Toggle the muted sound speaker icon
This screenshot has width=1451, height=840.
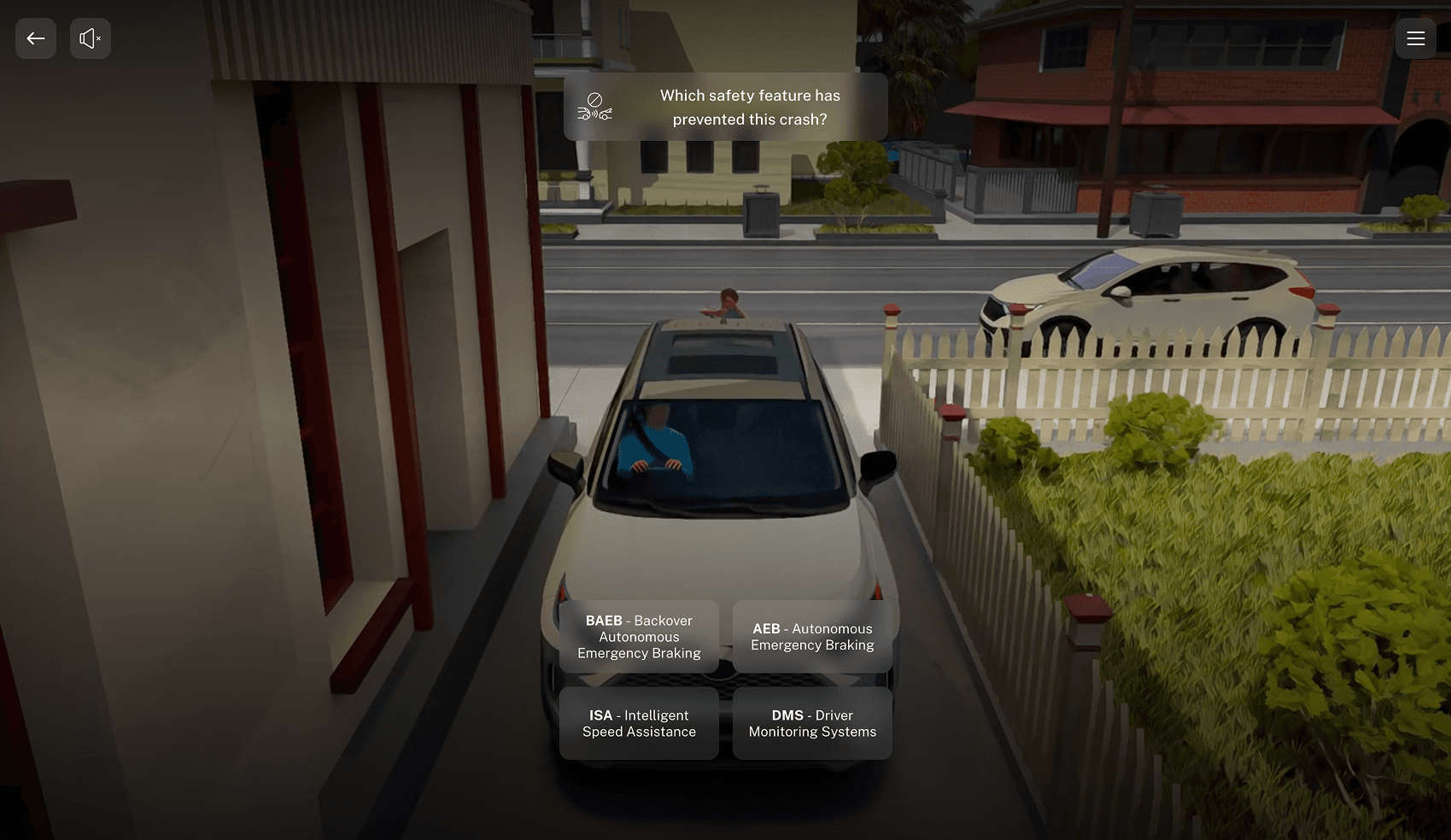[91, 38]
